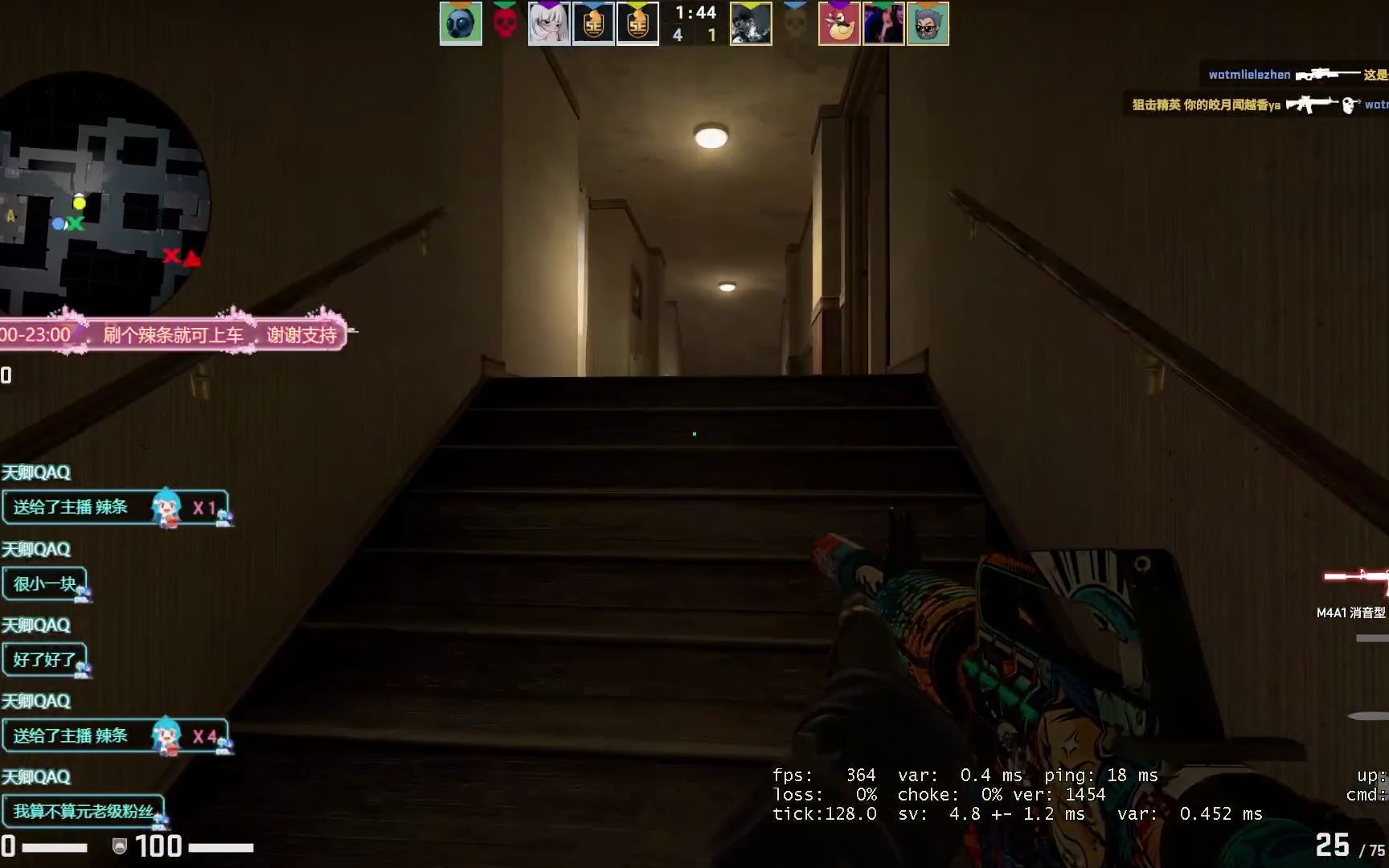
Task: Click the first SE golden badge player avatar
Action: 593,23
